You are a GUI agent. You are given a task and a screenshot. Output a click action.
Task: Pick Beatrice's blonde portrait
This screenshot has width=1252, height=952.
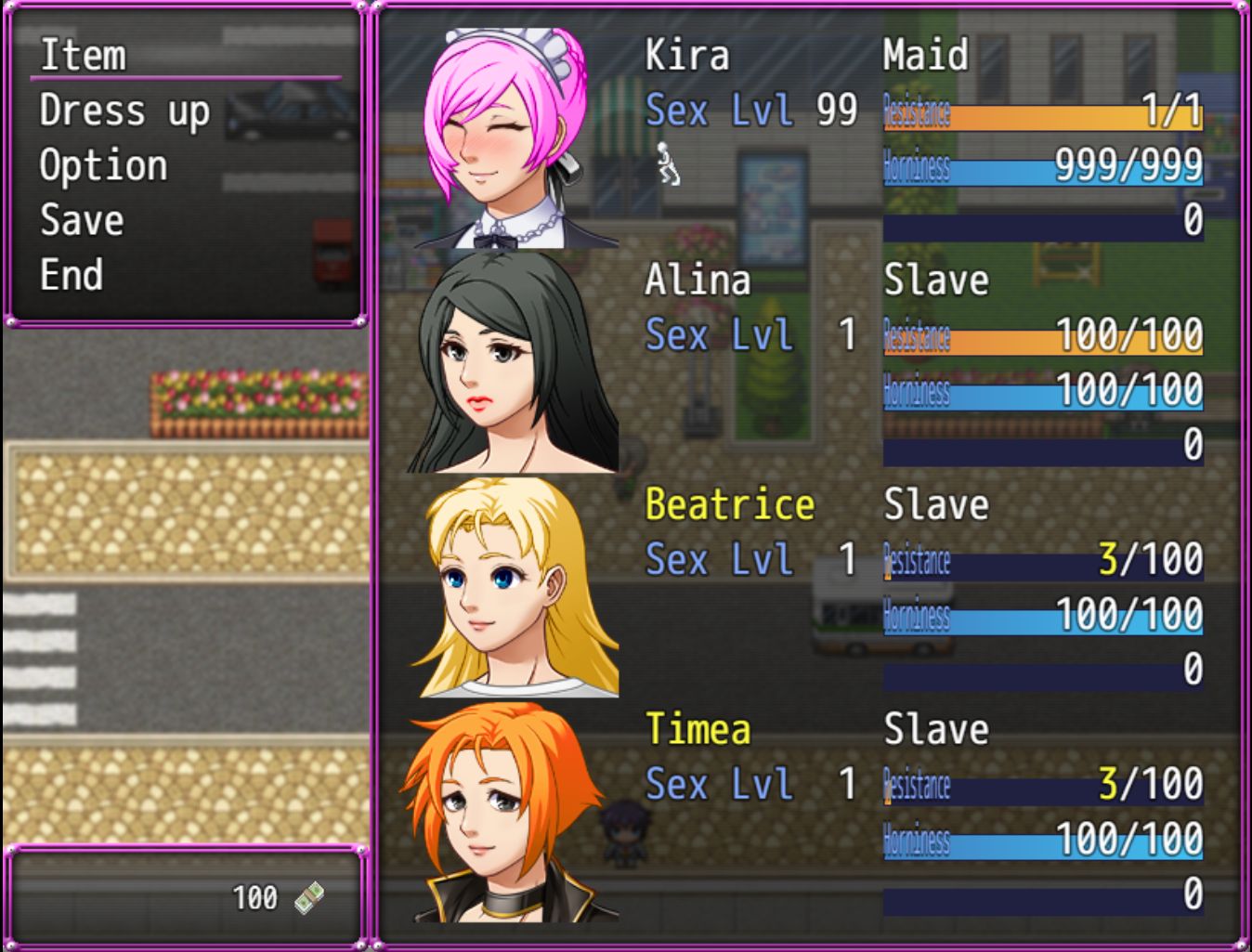[x=512, y=587]
